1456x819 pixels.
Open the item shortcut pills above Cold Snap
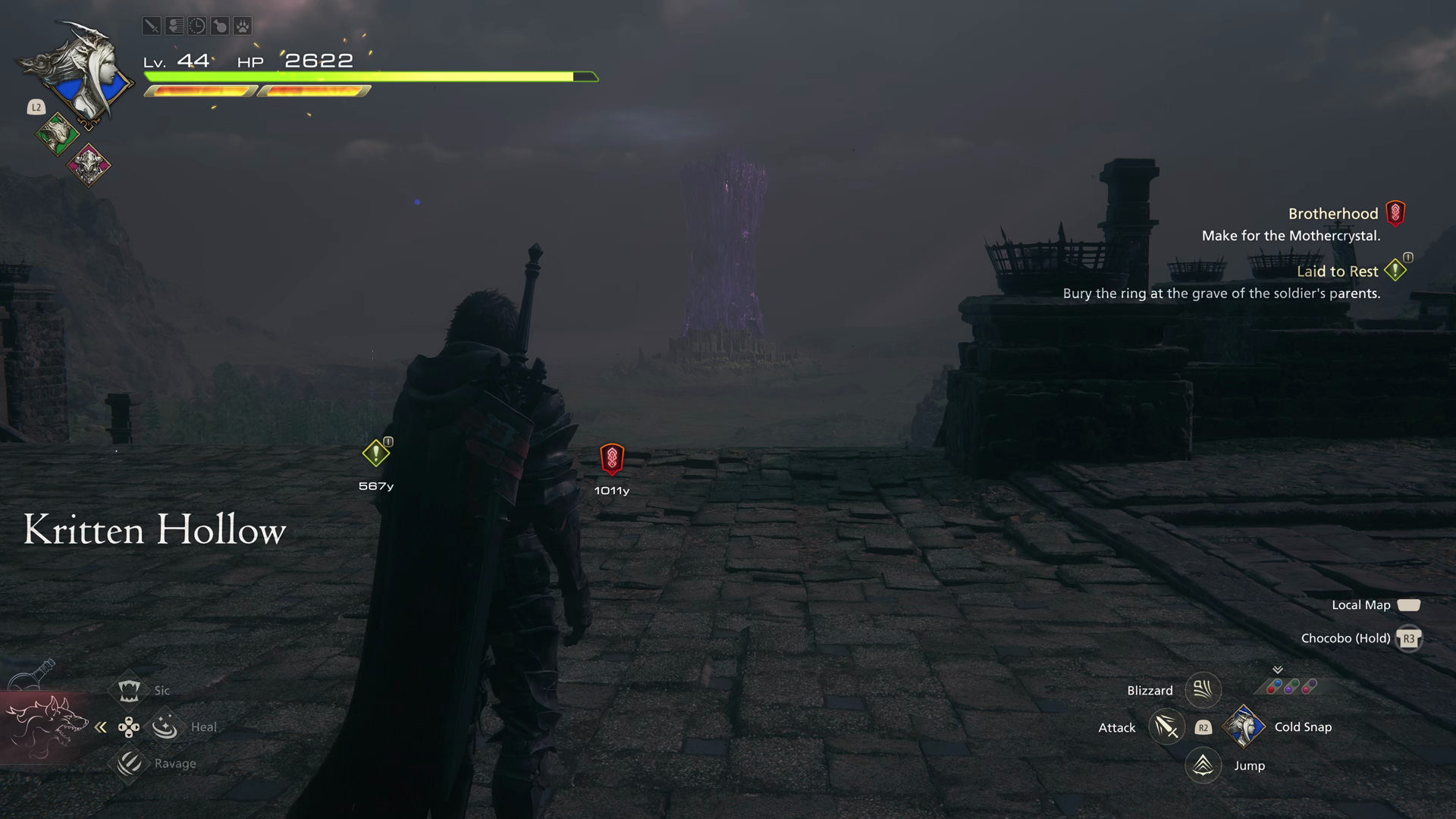[x=1291, y=687]
